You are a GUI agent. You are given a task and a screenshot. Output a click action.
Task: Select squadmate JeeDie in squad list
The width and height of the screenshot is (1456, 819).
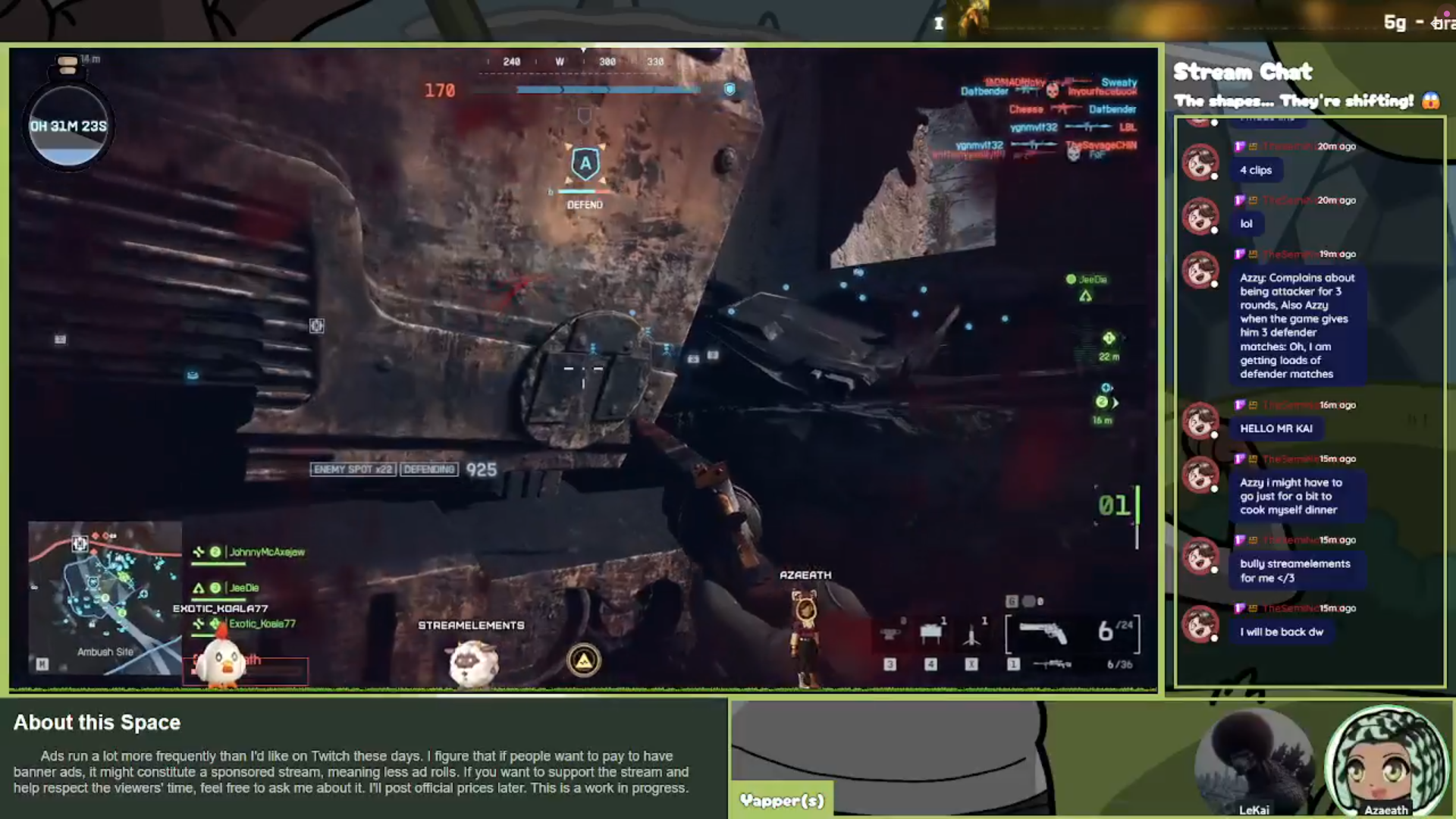pos(243,588)
